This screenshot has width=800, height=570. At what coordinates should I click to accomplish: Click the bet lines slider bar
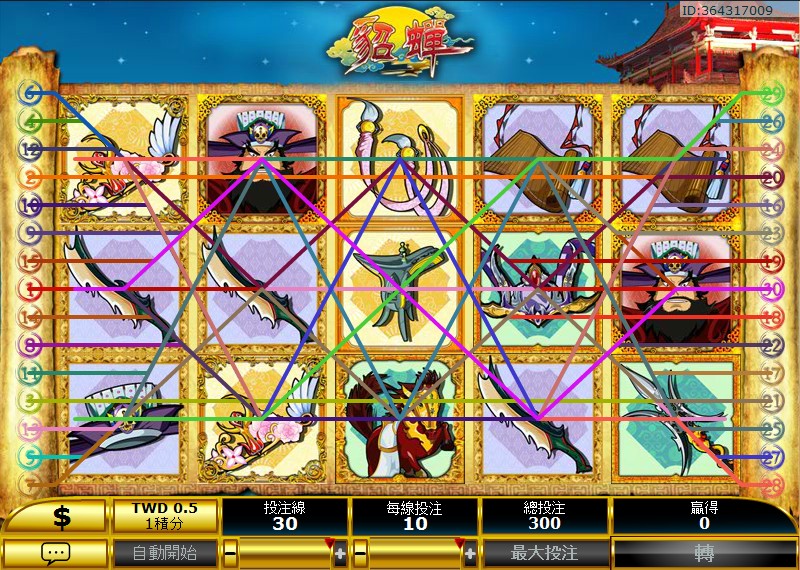pyautogui.click(x=285, y=552)
